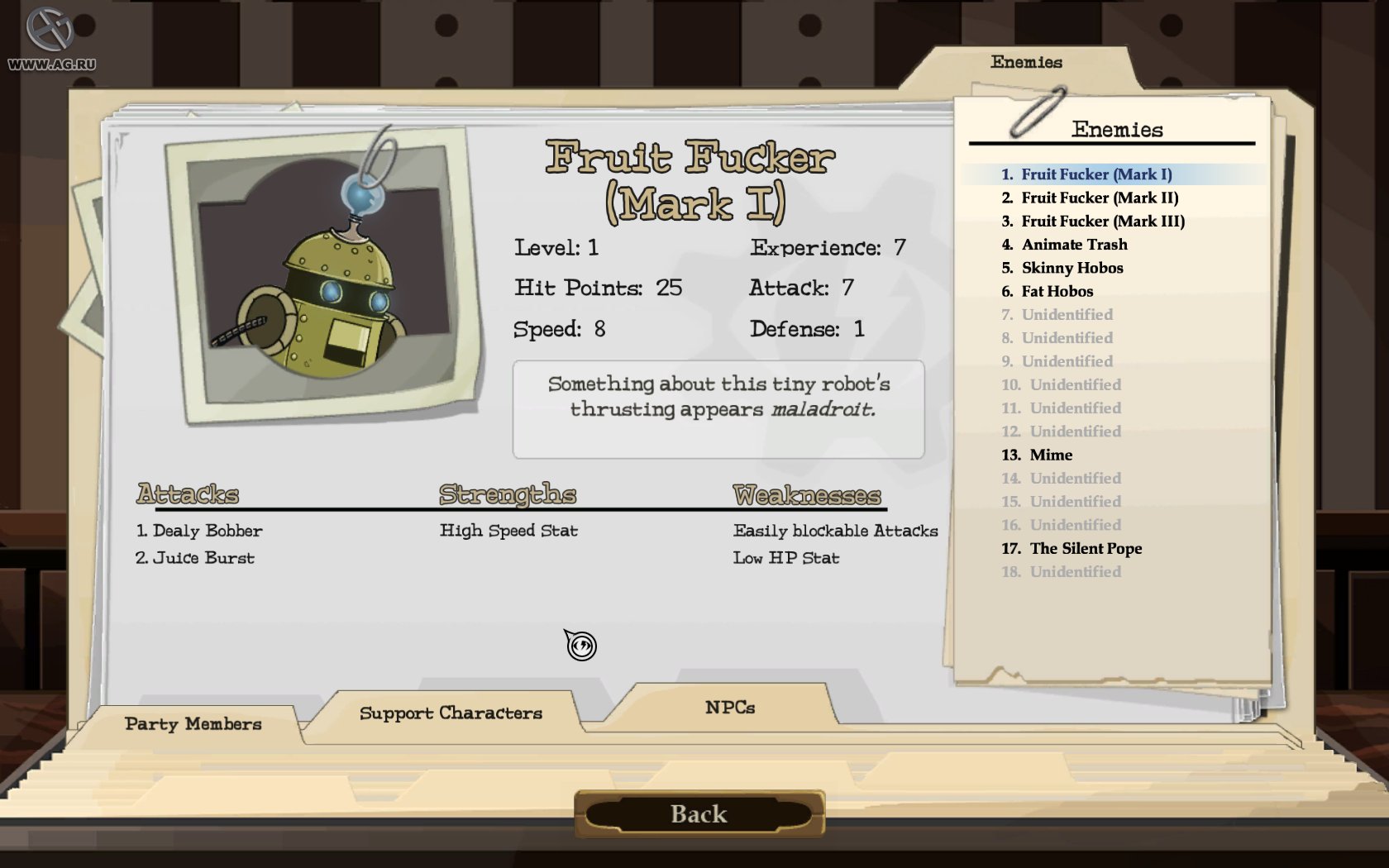
Task: Select the Mime enemy entry
Action: tap(1050, 455)
